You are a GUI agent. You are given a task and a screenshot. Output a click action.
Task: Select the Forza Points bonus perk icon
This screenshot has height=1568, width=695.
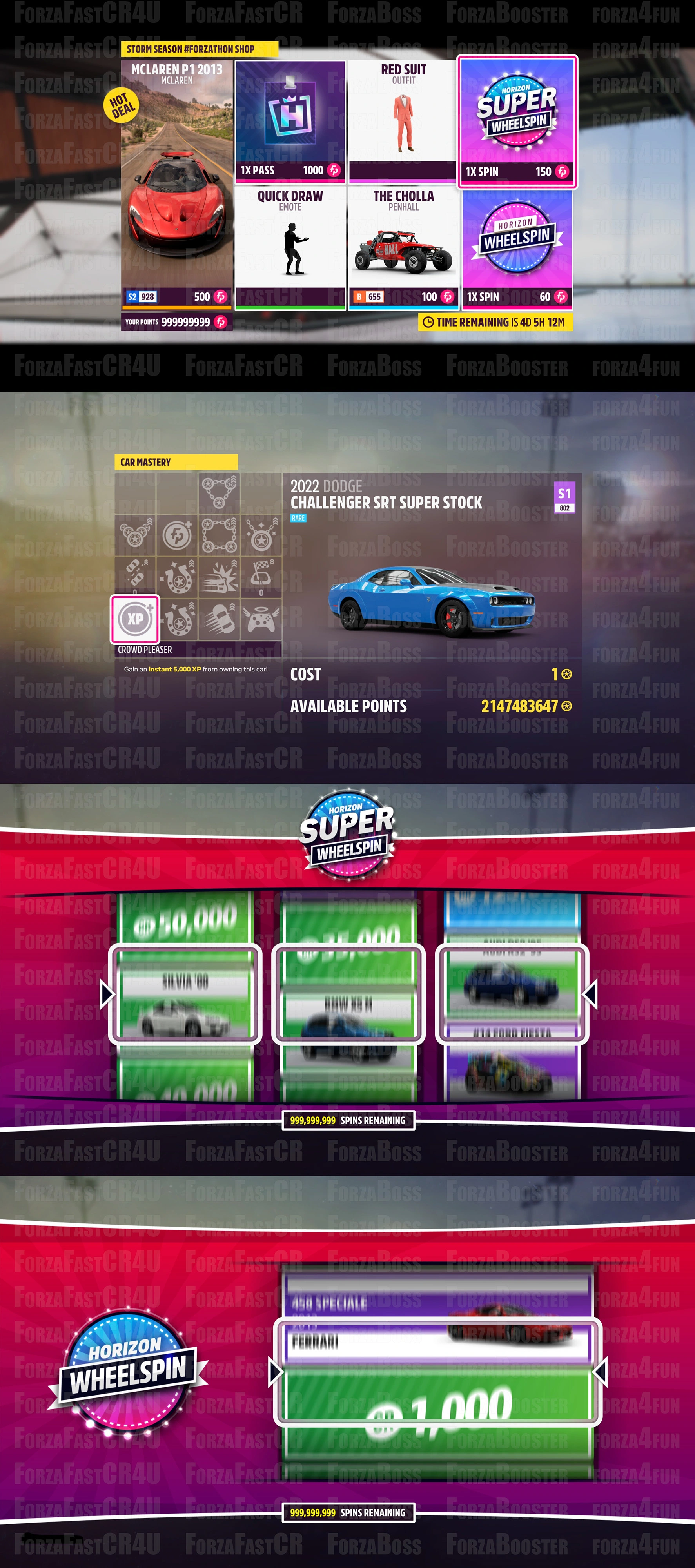(x=178, y=535)
